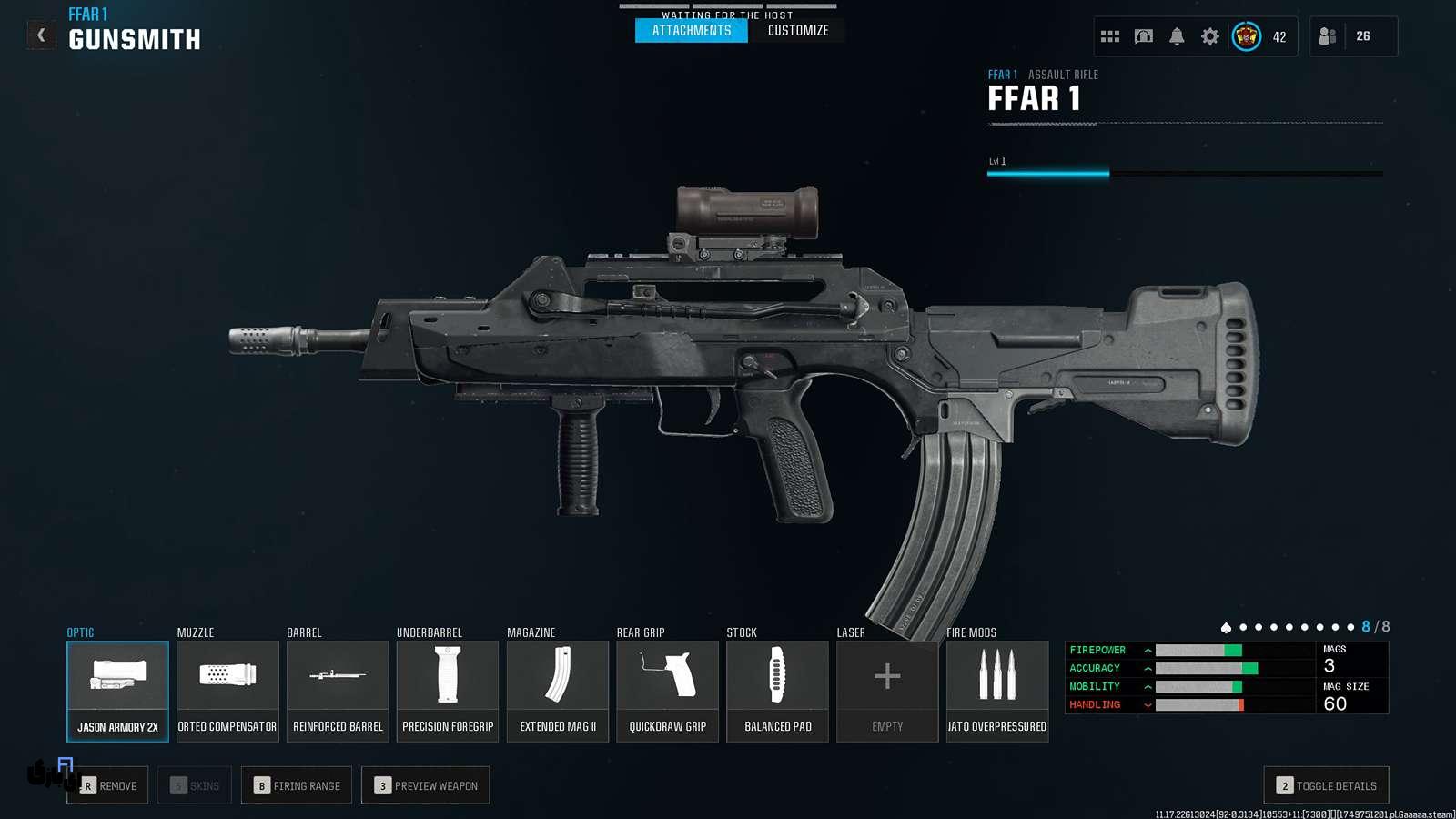This screenshot has height=819, width=1456.
Task: Open notifications bell
Action: point(1177,36)
